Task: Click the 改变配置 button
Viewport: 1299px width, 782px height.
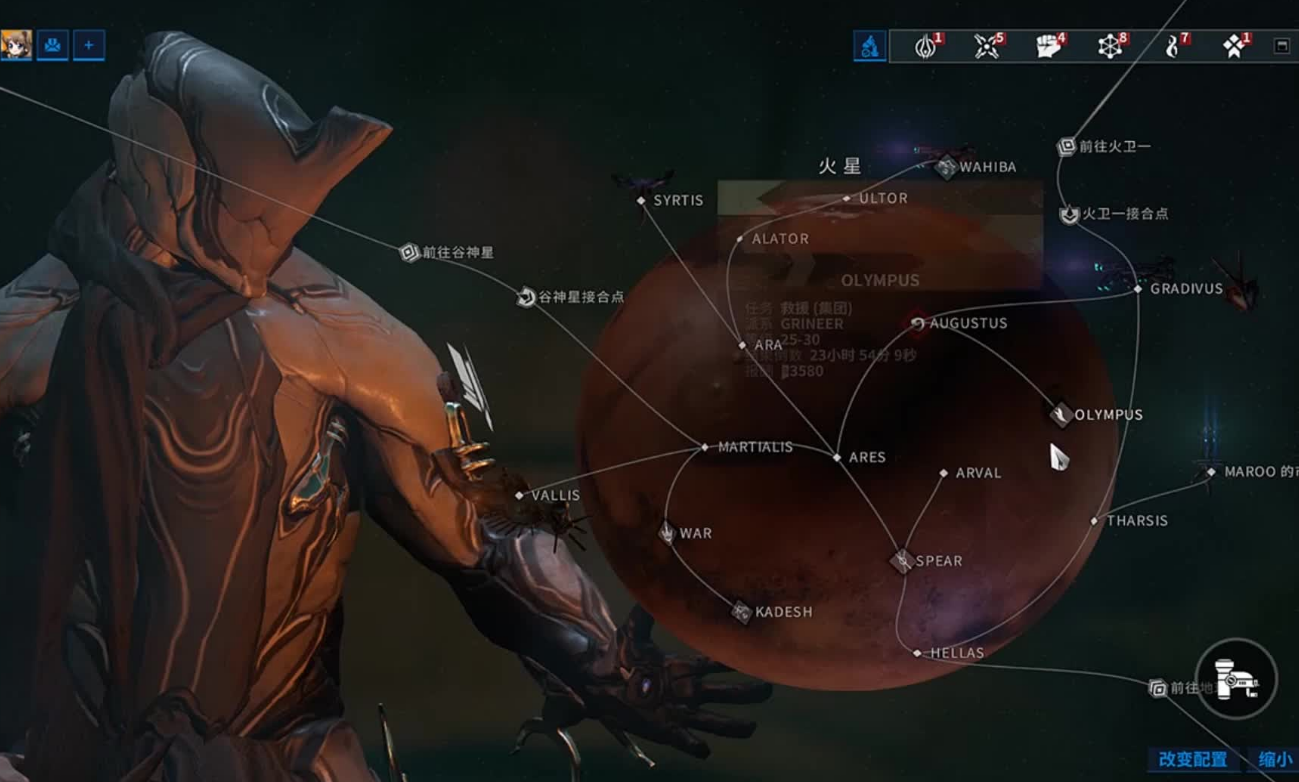Action: click(1192, 760)
